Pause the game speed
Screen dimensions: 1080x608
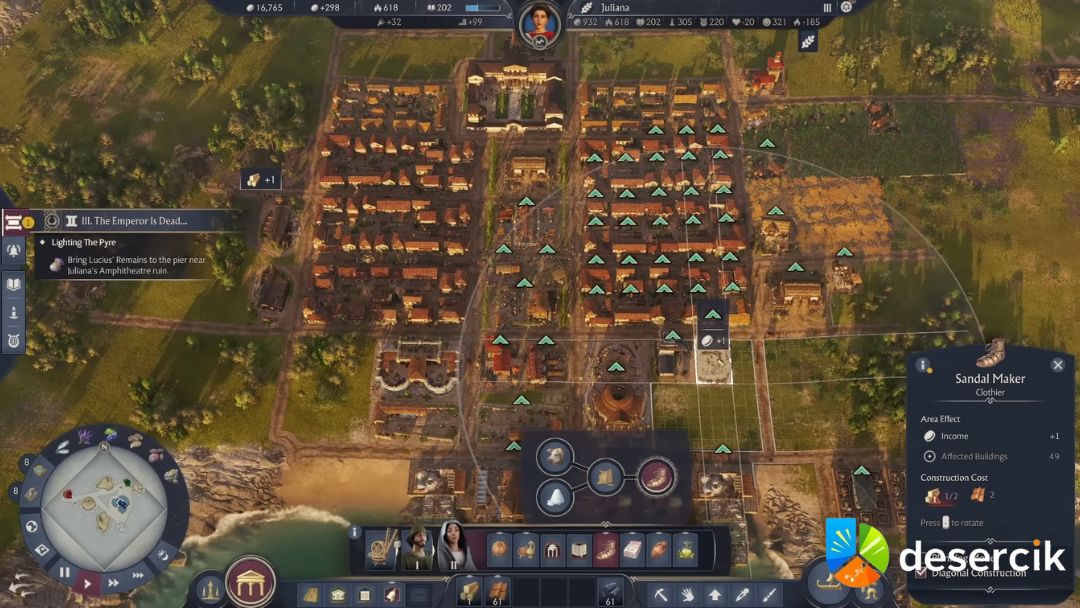click(x=65, y=573)
